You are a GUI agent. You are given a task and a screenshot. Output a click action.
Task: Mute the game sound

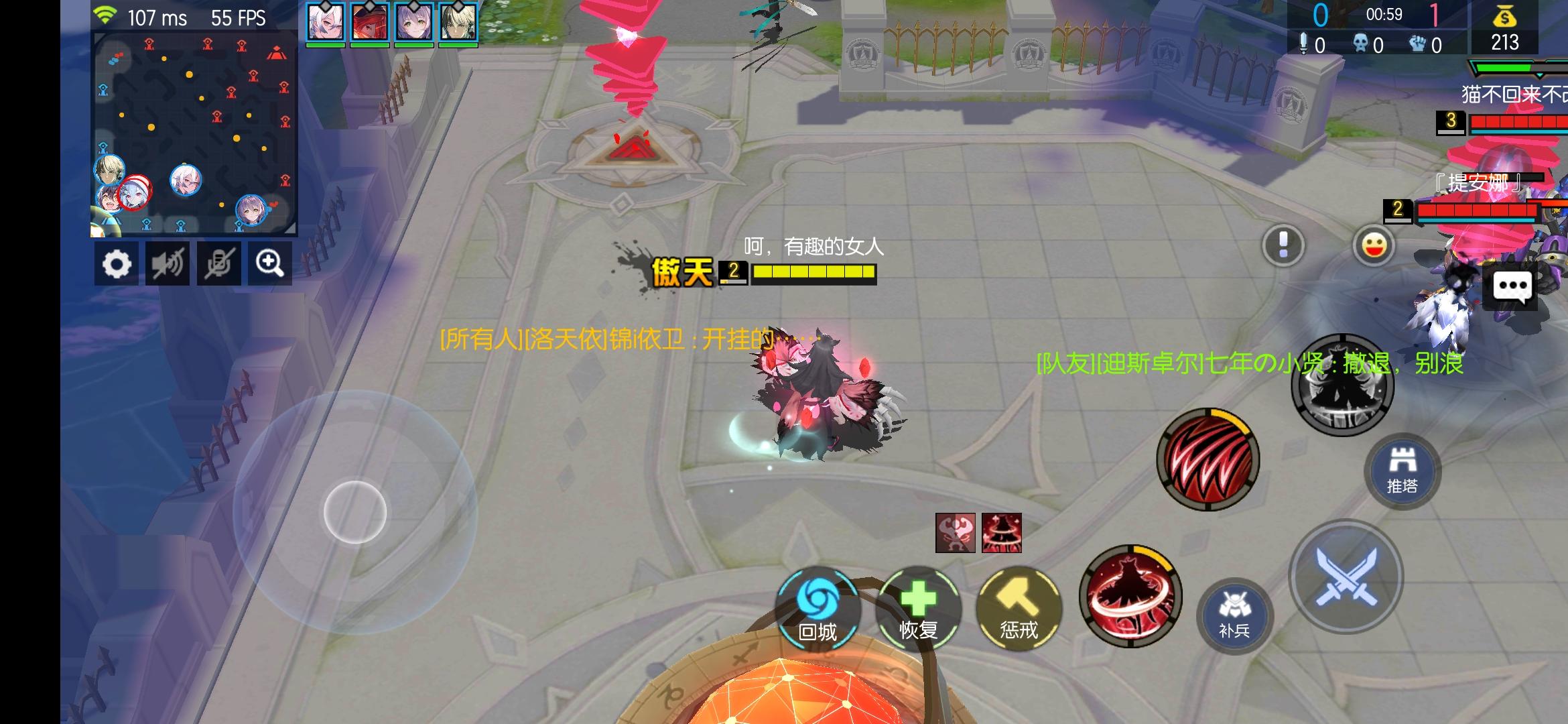pyautogui.click(x=167, y=263)
